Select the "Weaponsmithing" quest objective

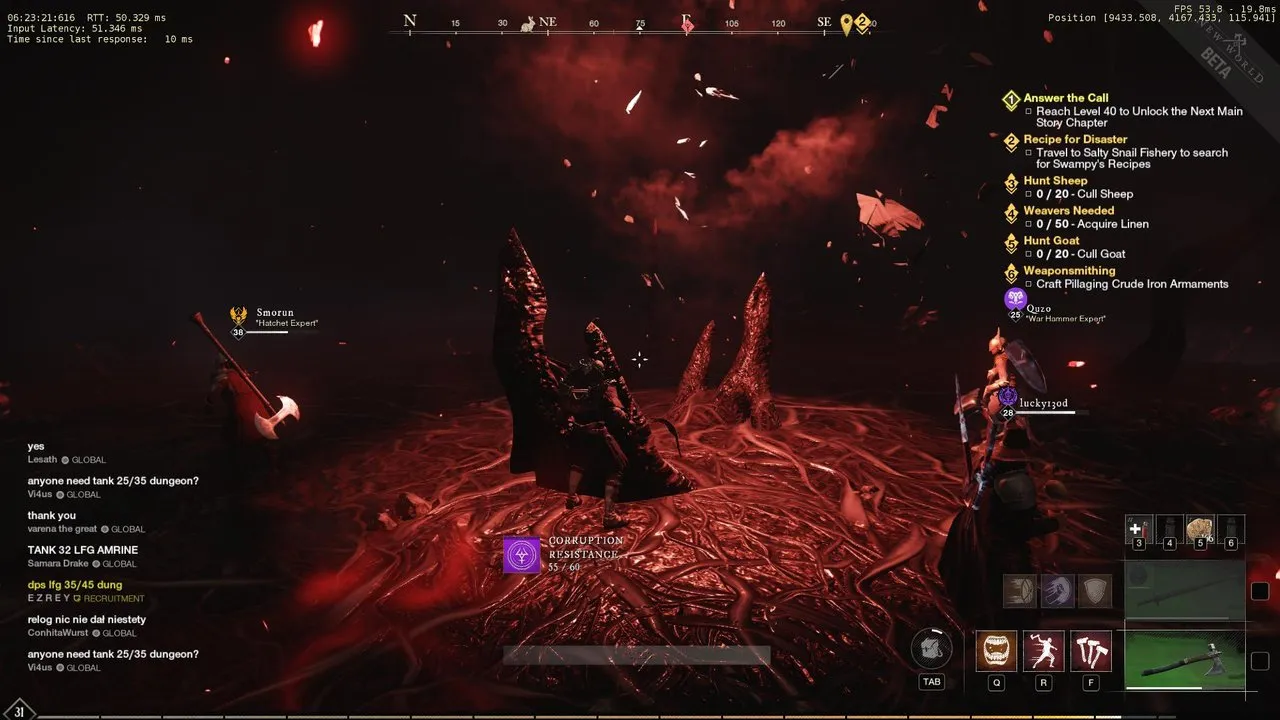(1069, 271)
